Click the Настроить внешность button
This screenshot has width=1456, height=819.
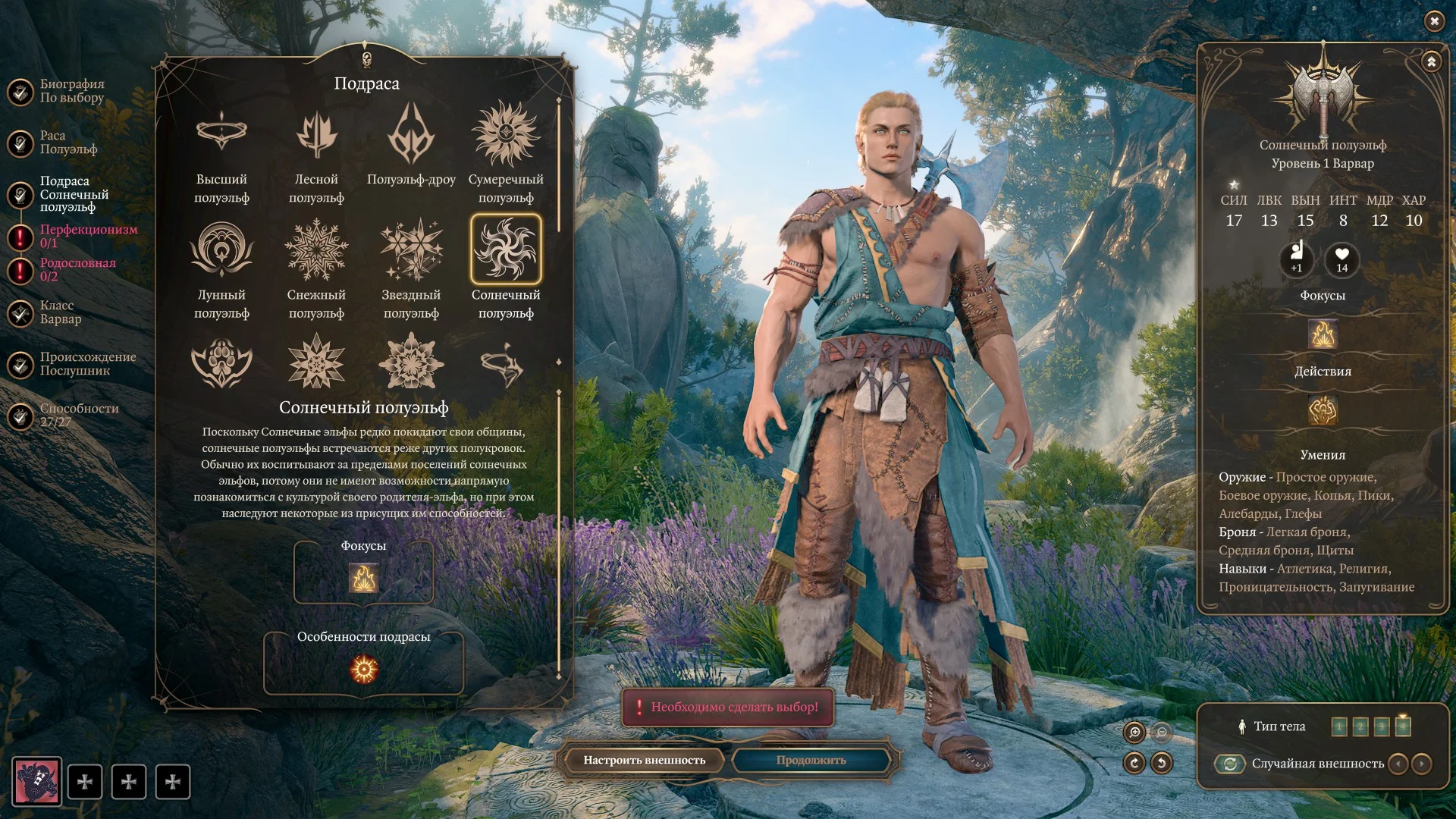[x=644, y=760]
